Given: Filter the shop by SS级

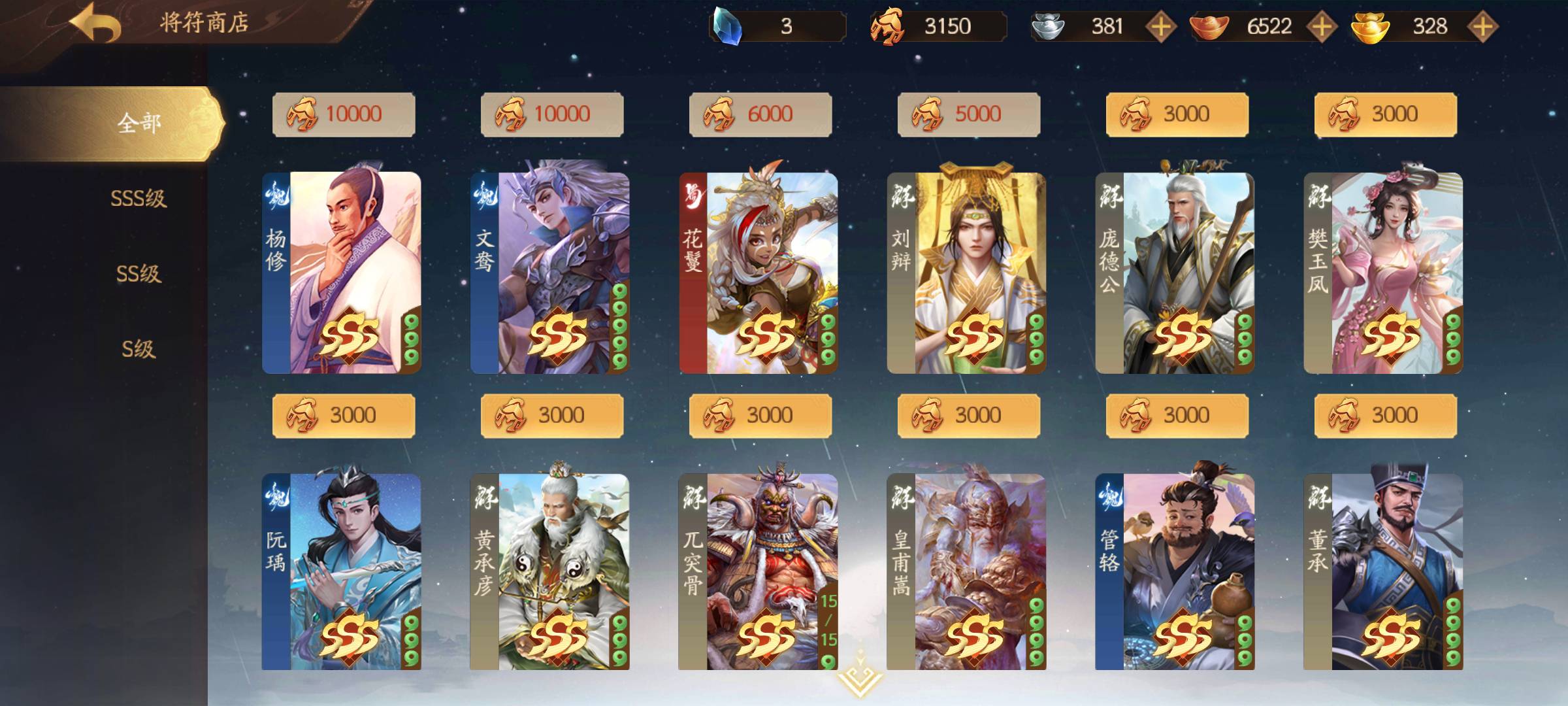Looking at the screenshot, I should (139, 273).
